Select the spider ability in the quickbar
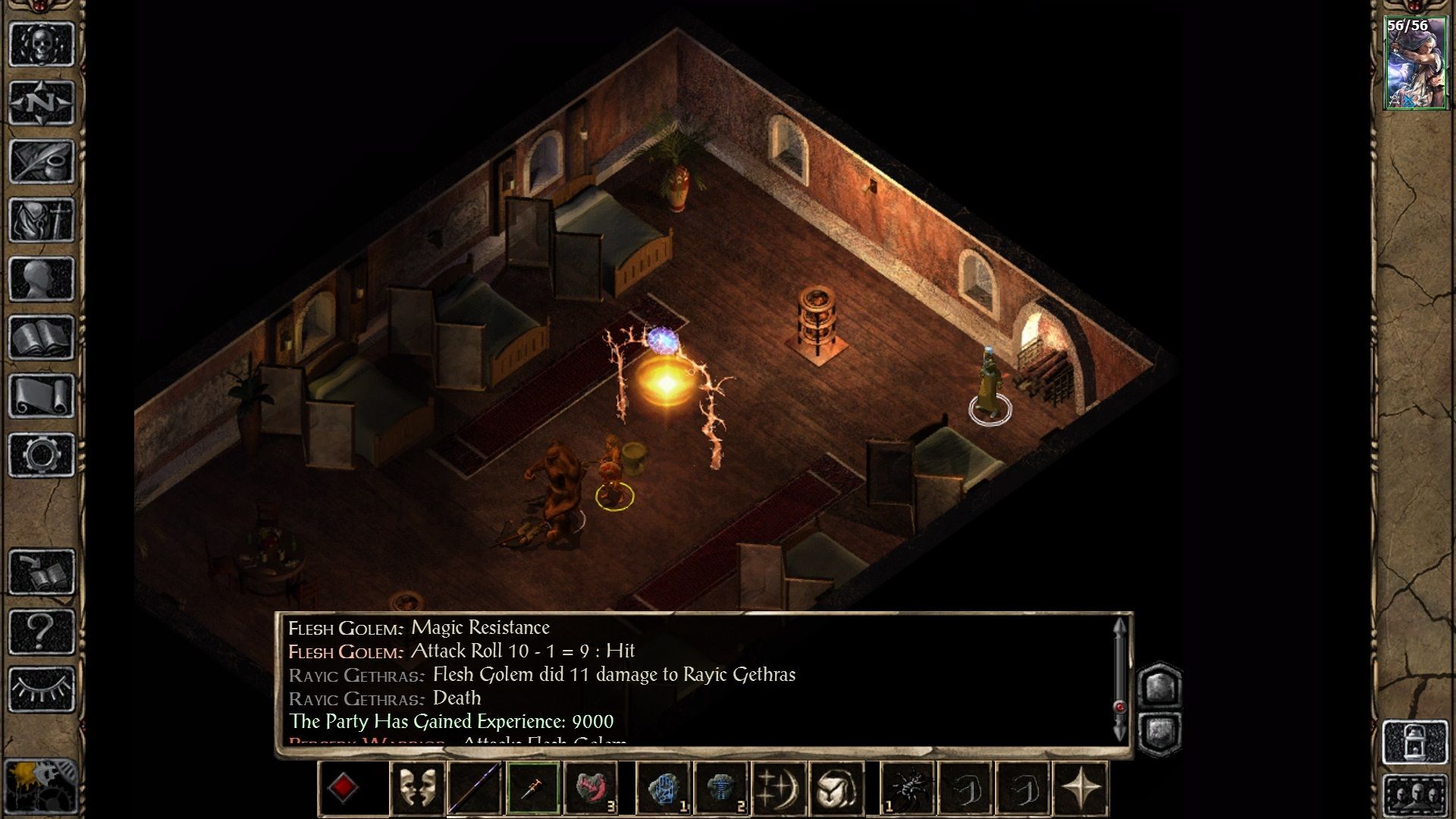 [x=907, y=789]
